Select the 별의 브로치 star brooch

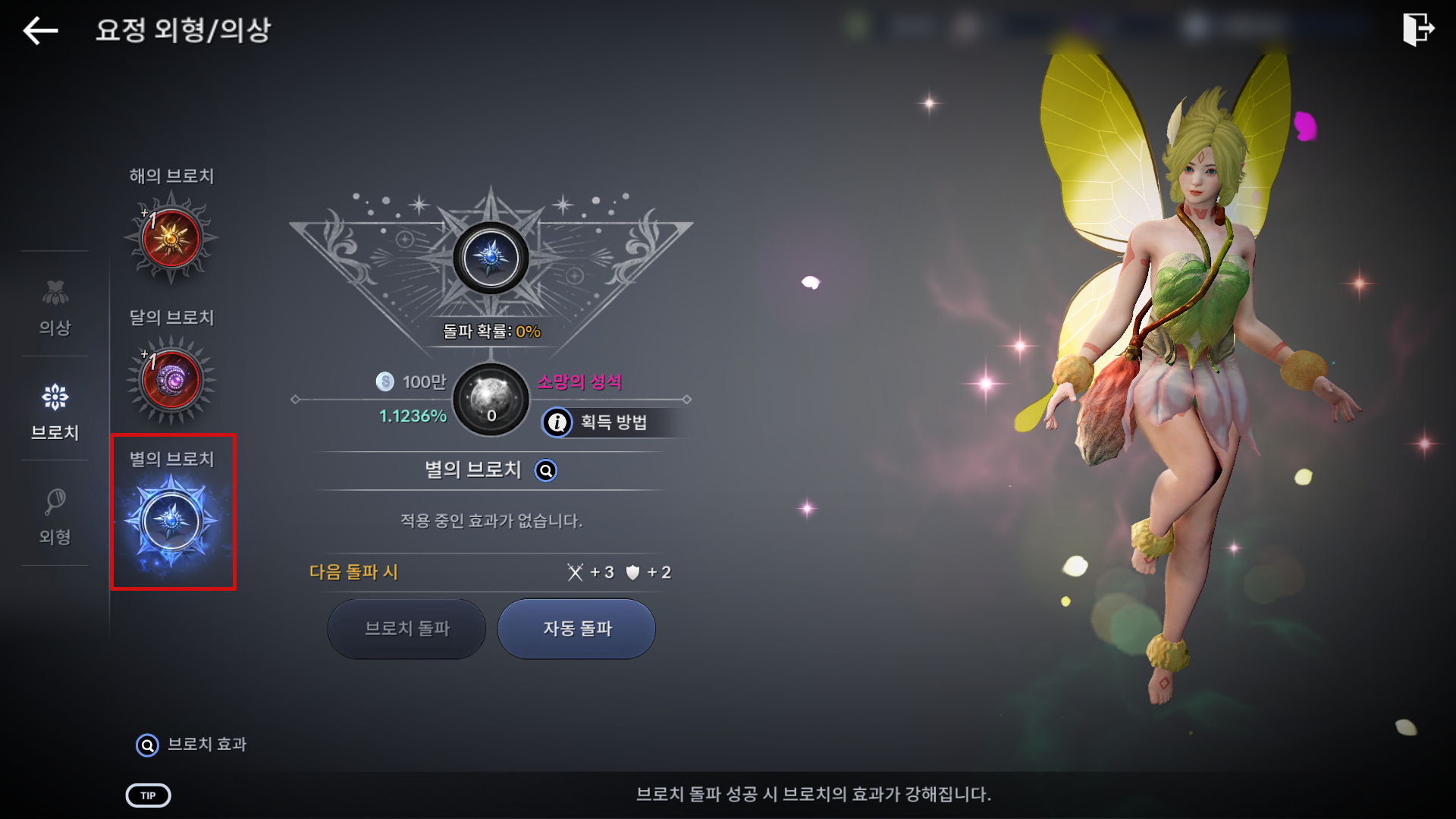click(172, 520)
